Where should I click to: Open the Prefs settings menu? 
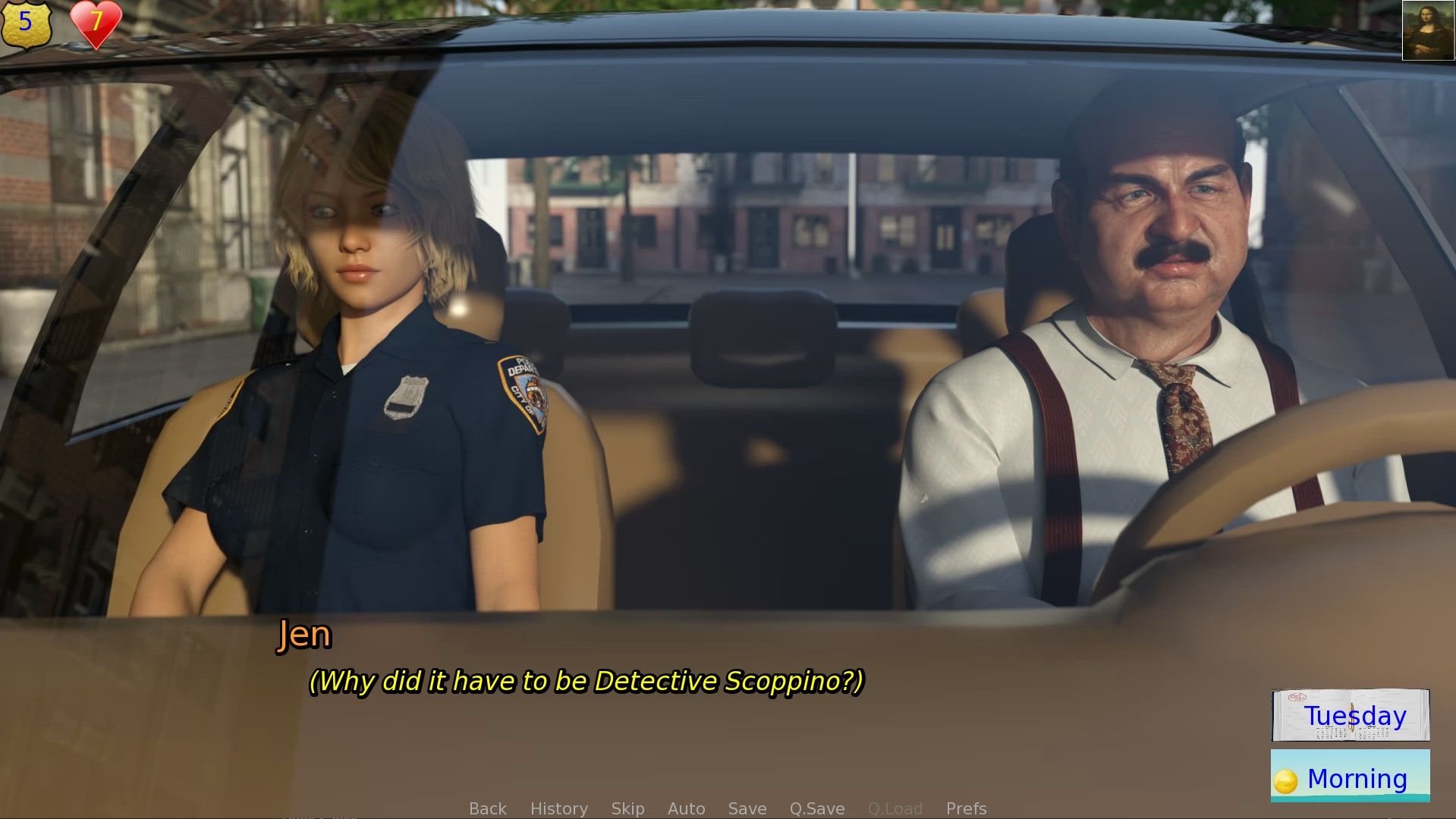tap(966, 808)
